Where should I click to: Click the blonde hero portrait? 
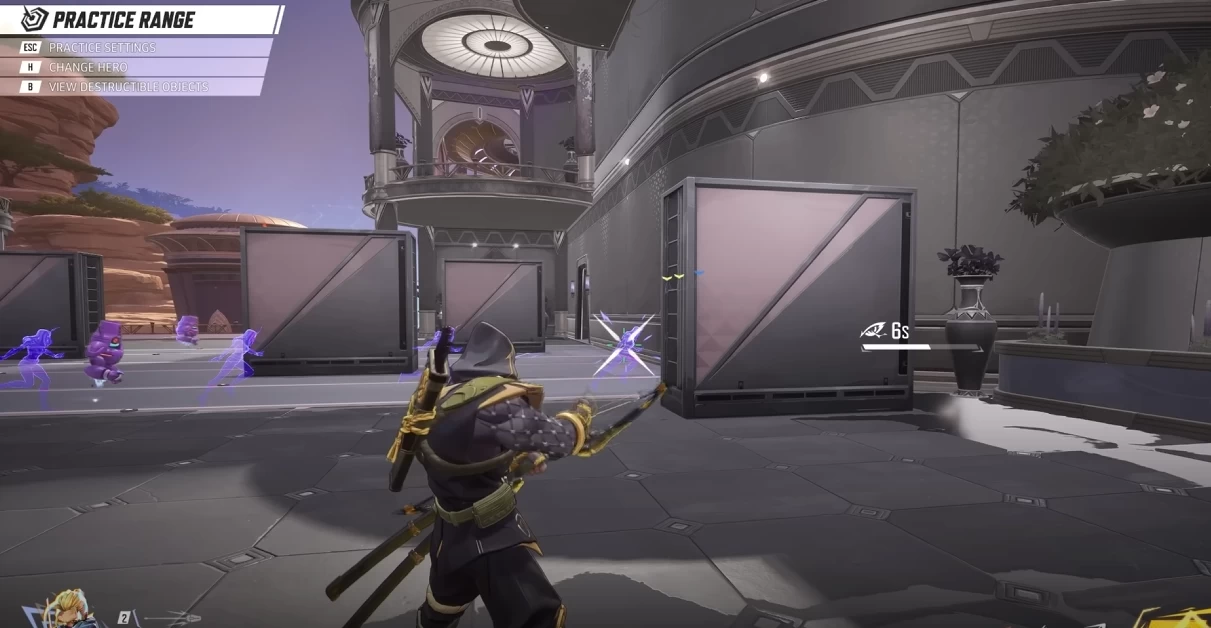66,610
